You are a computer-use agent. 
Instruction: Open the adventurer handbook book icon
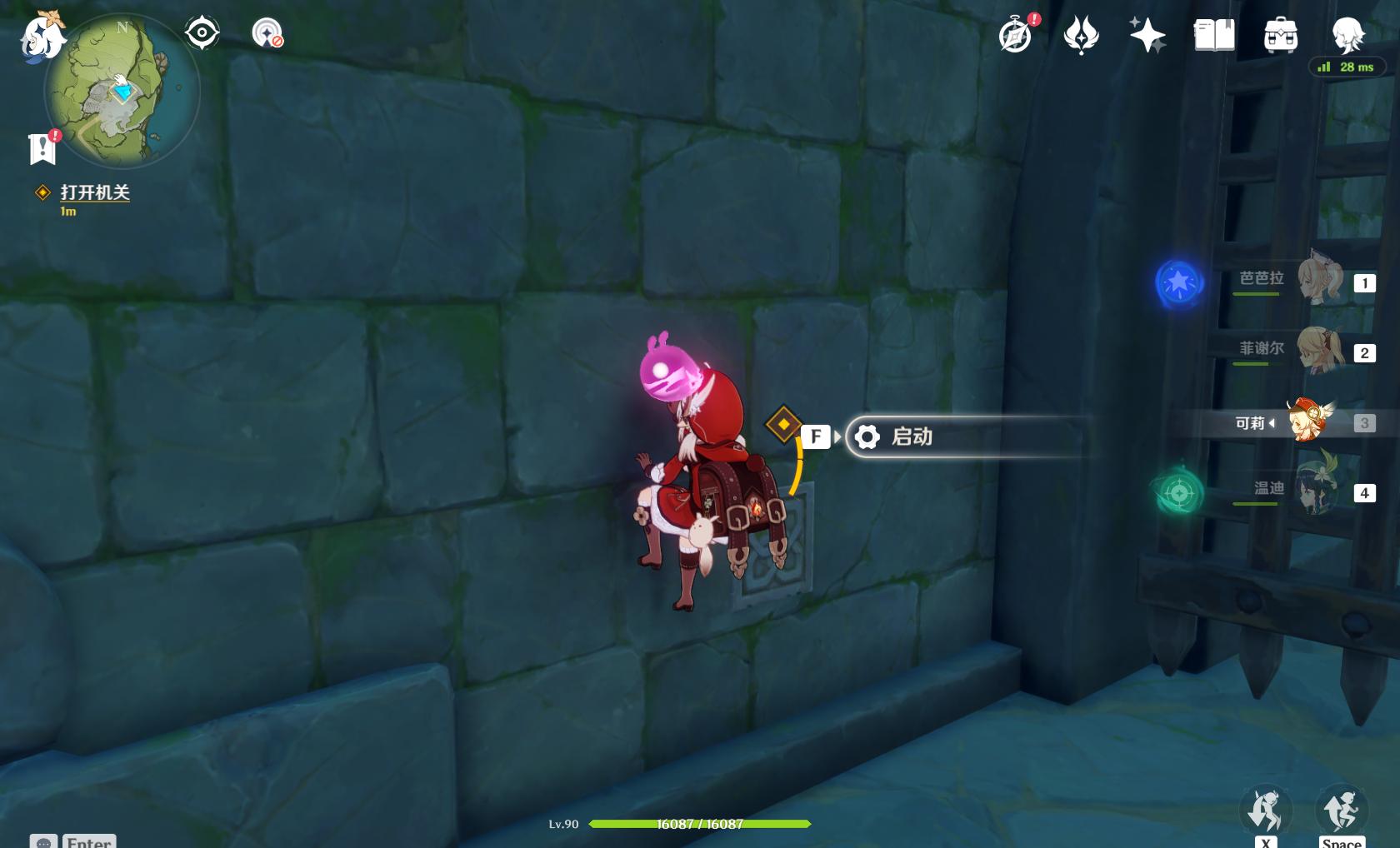pos(1214,35)
